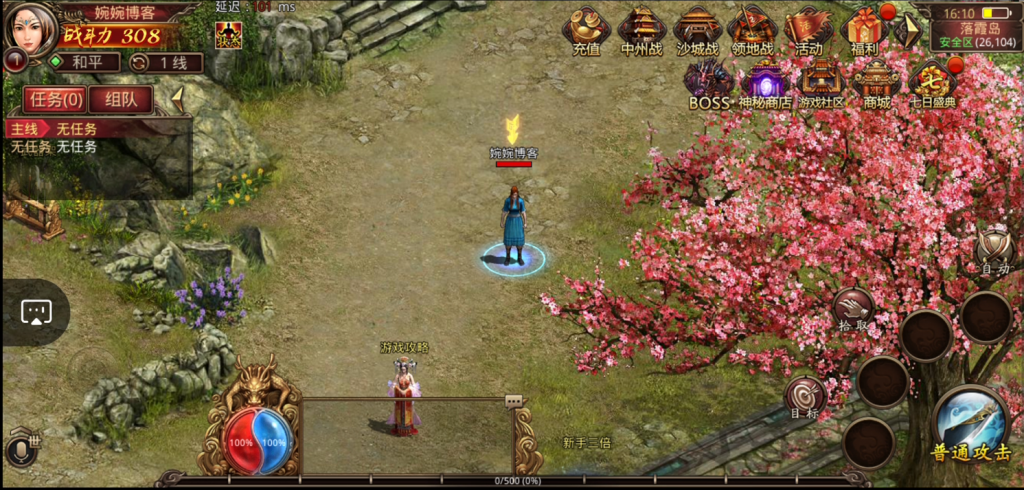Open the 中州战 battle event
The width and height of the screenshot is (1024, 490).
(642, 30)
